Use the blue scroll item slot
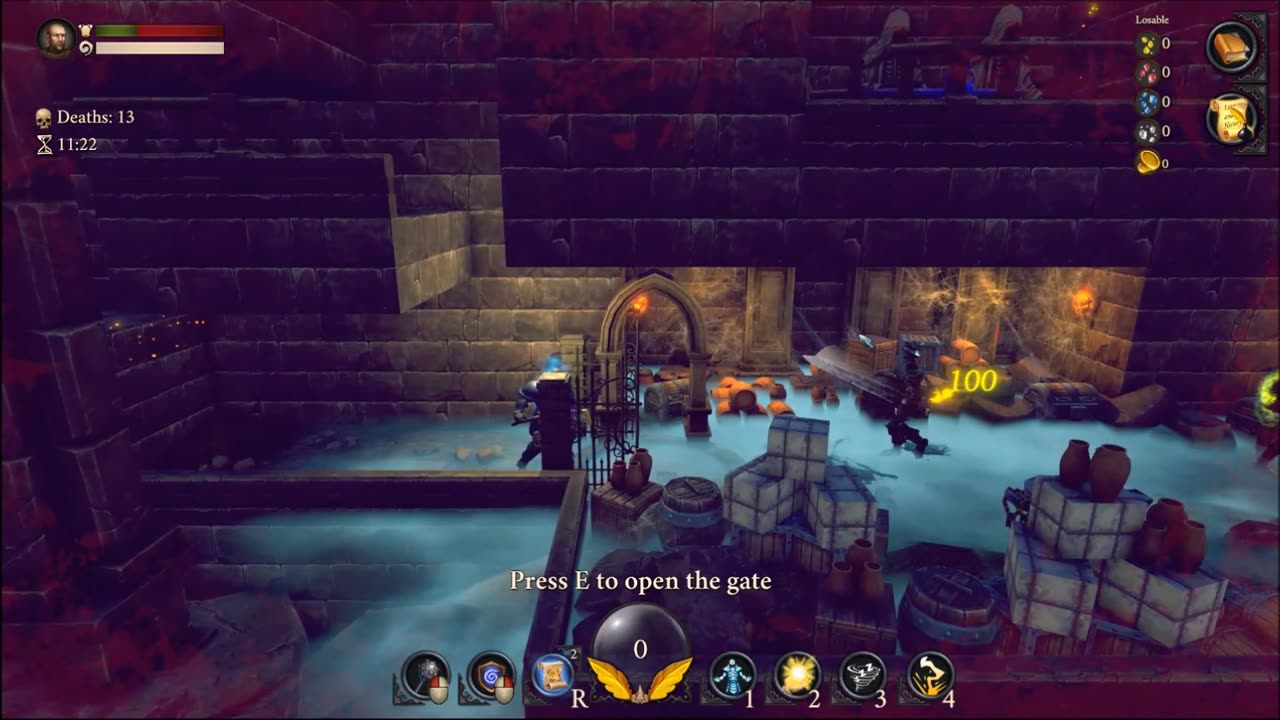 (x=554, y=675)
